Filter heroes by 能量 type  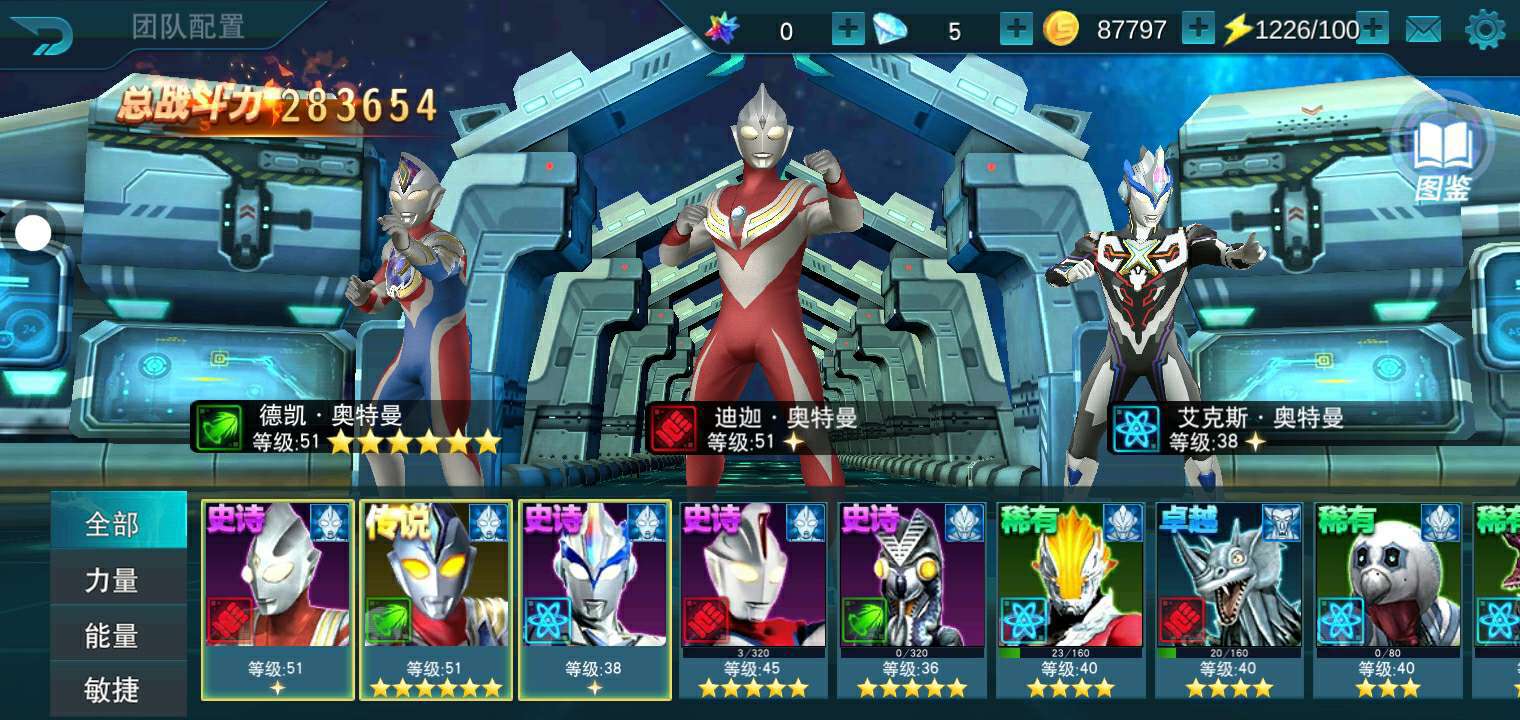112,635
